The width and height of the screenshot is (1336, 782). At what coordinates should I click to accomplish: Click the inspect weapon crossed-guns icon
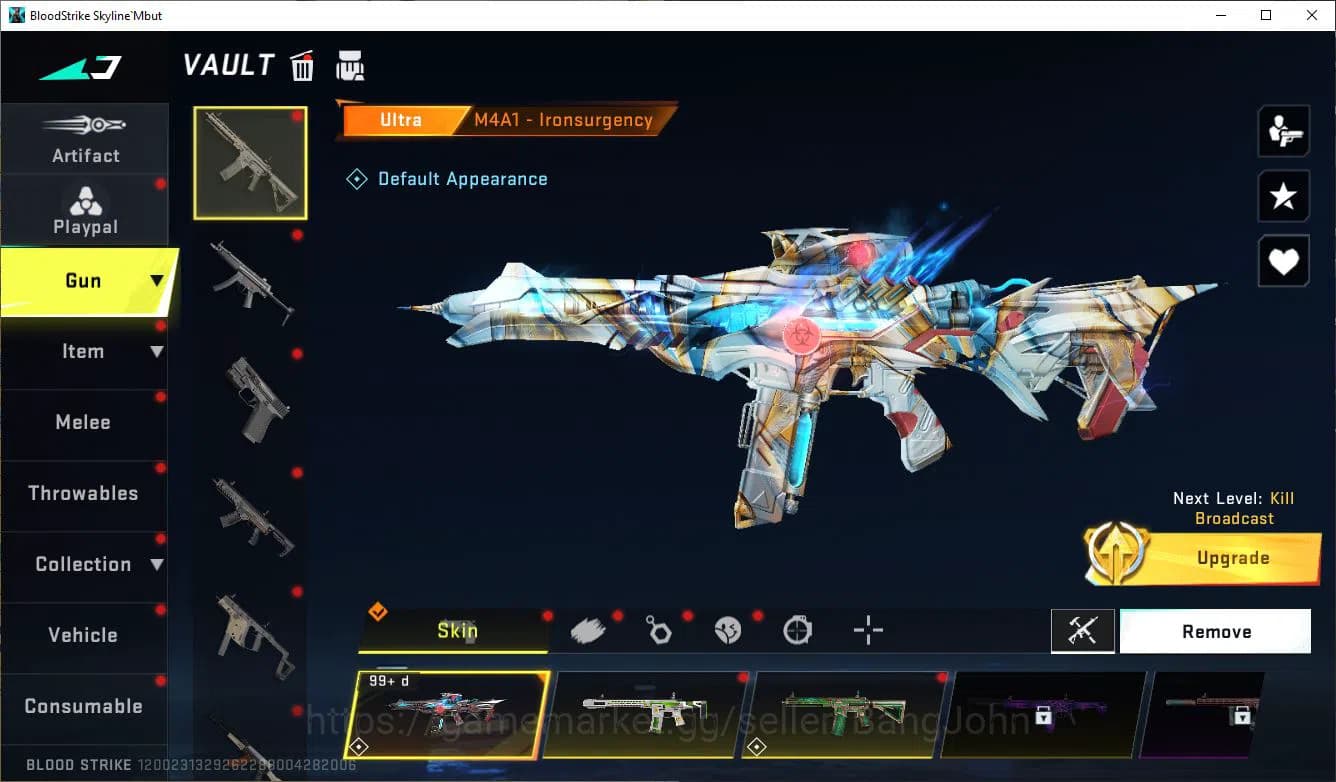click(1083, 630)
